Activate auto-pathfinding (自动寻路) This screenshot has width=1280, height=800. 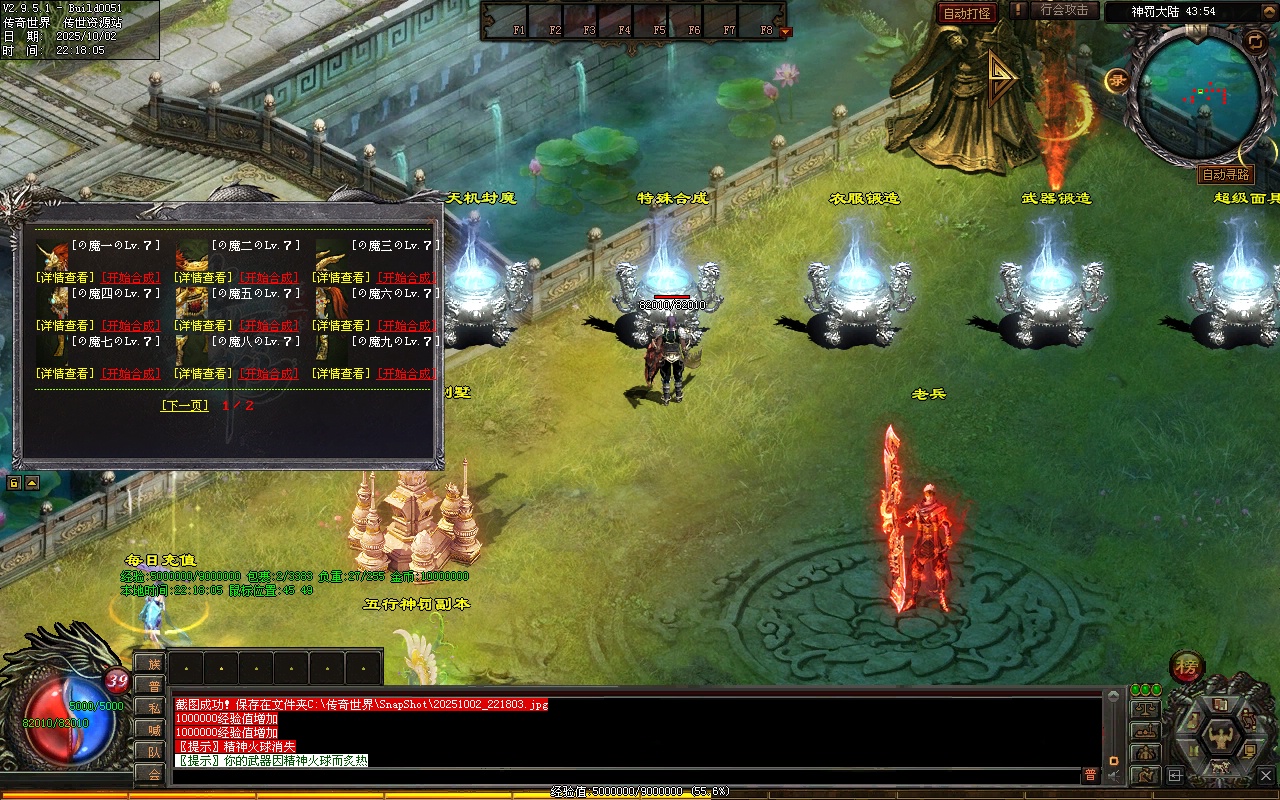click(1226, 175)
